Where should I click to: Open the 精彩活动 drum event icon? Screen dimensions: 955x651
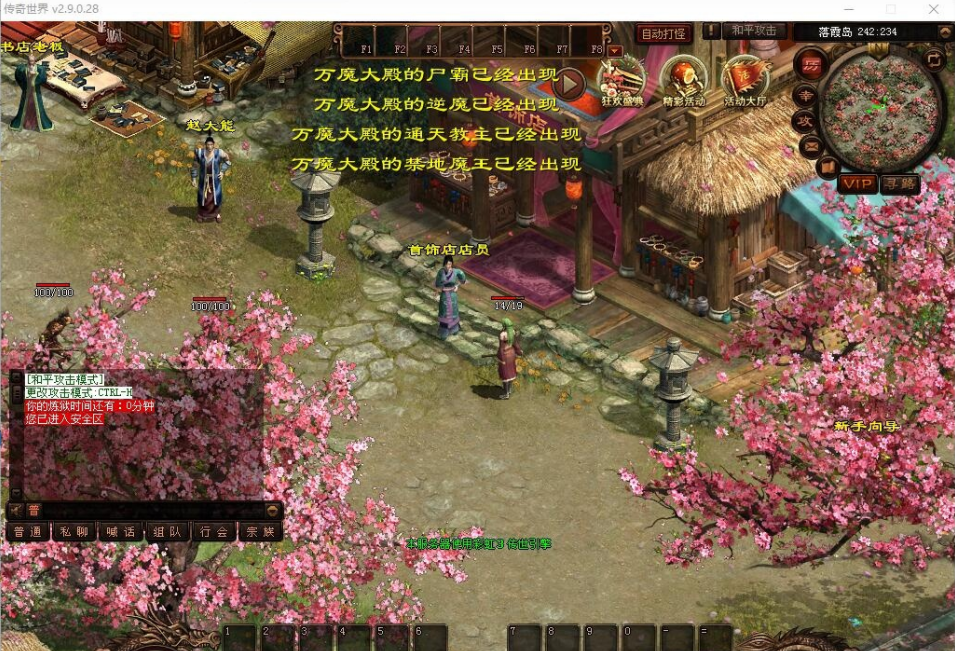coord(684,80)
